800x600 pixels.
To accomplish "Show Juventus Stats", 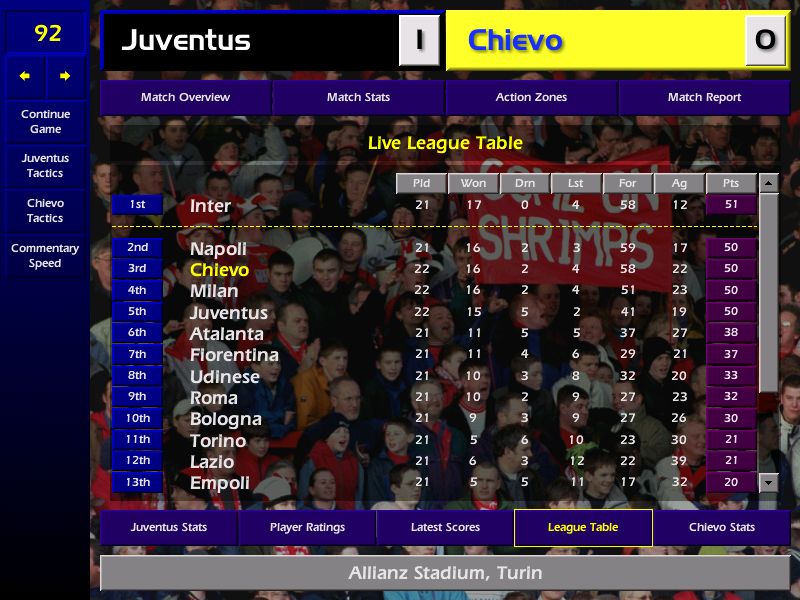I will click(x=169, y=527).
